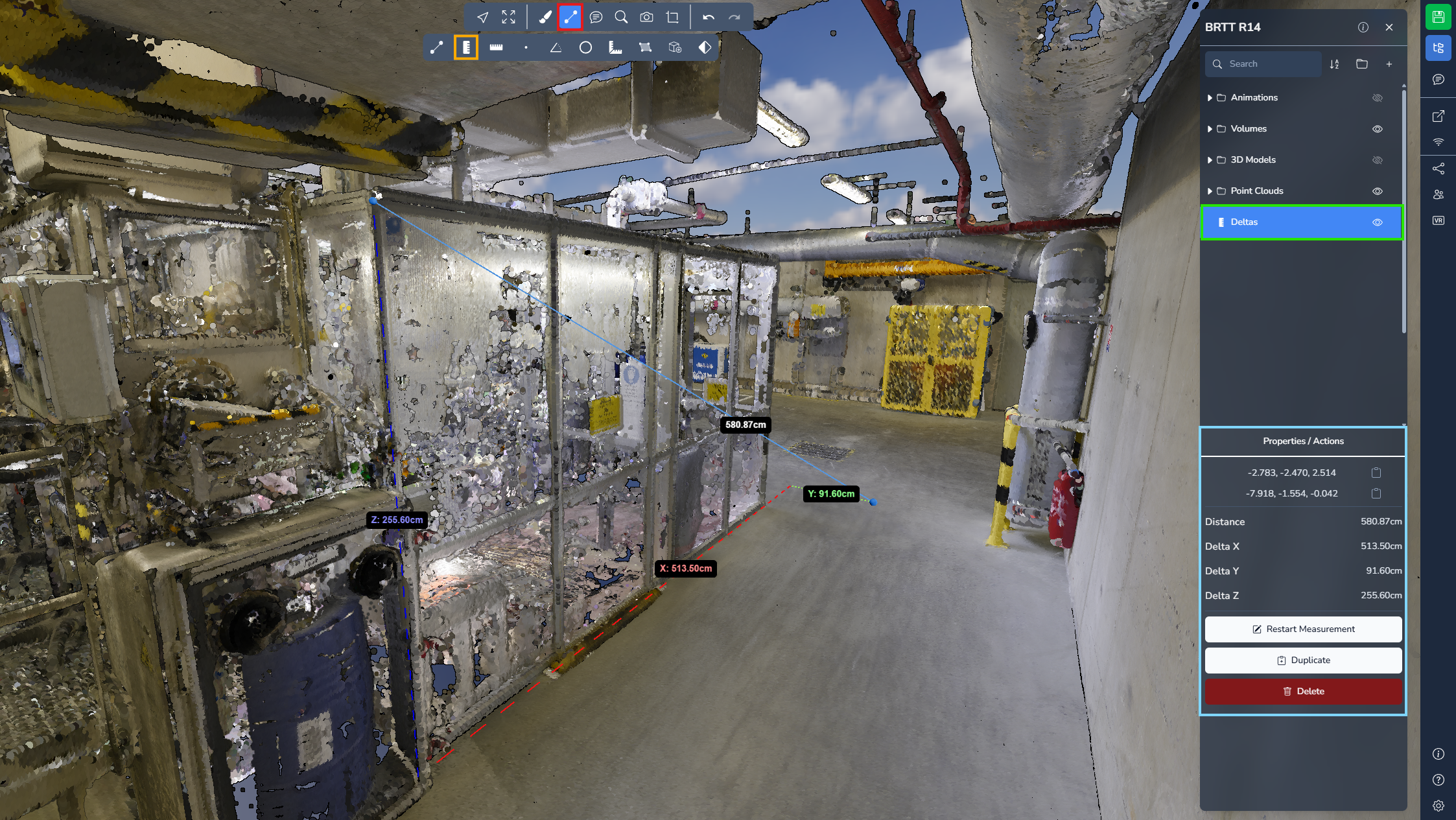Duplicate the Deltas measurement
Image resolution: width=1456 pixels, height=820 pixels.
1303,660
